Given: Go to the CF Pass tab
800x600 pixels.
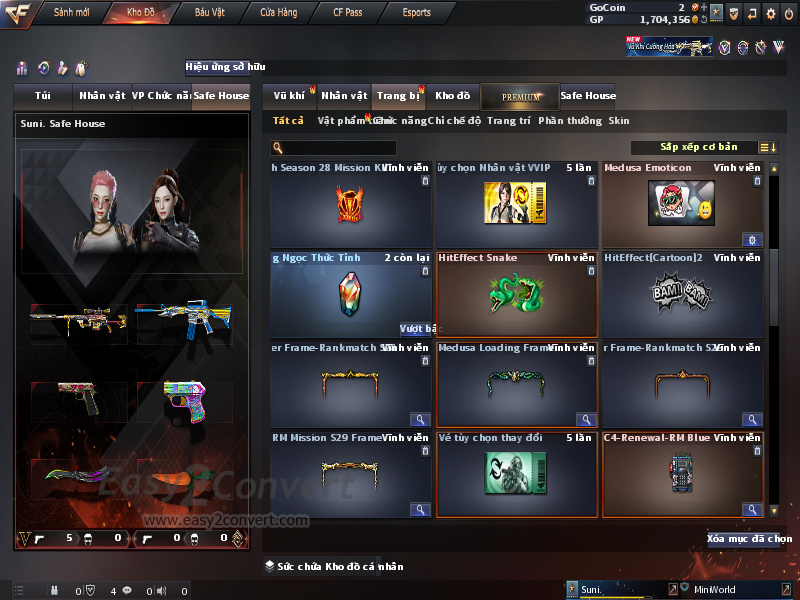Looking at the screenshot, I should [350, 13].
